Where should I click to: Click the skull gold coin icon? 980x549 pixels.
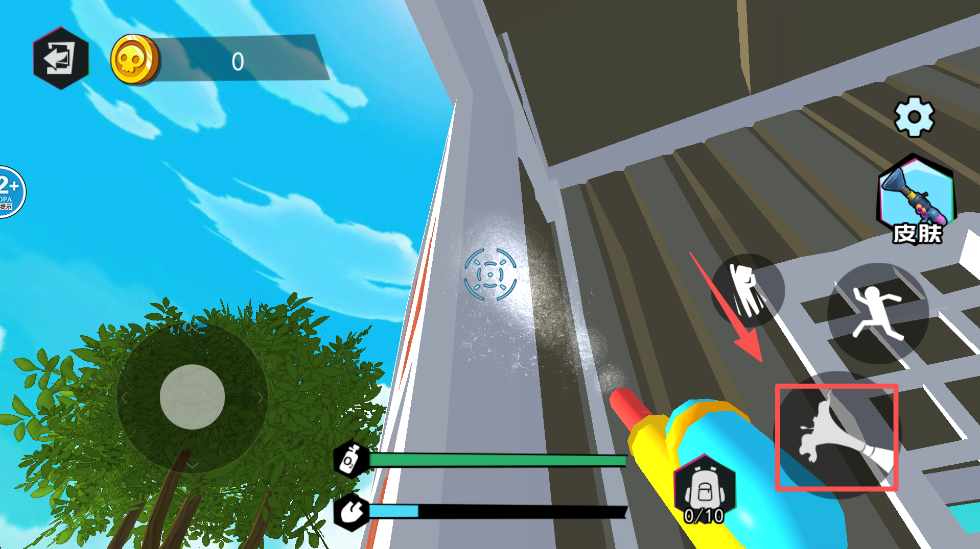coord(135,60)
